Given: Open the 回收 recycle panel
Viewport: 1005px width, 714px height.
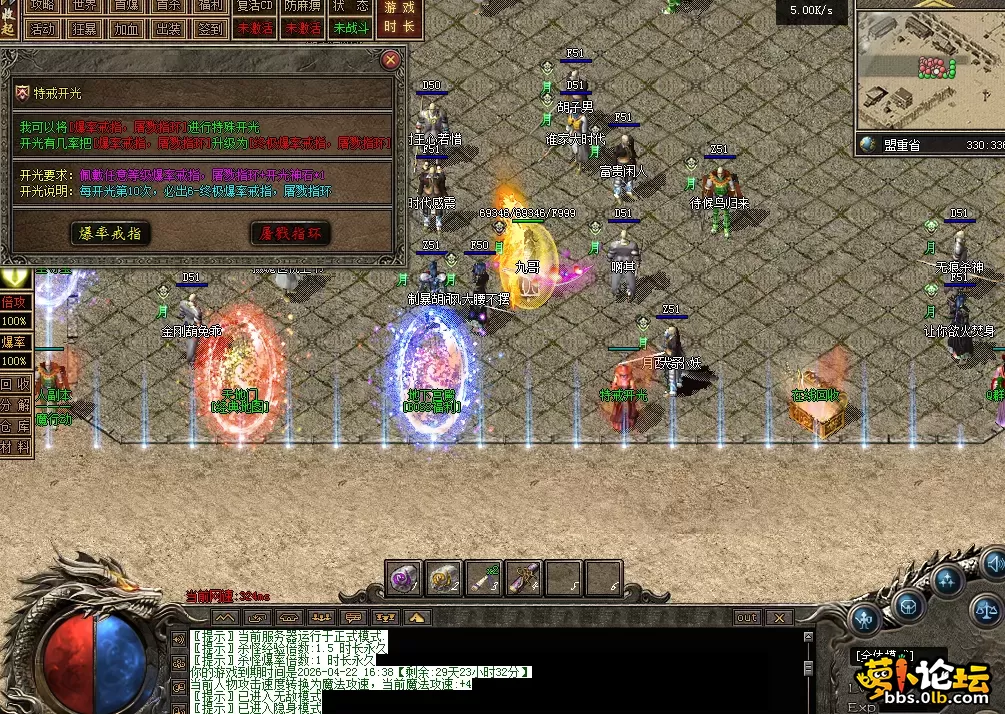Looking at the screenshot, I should pos(15,384).
